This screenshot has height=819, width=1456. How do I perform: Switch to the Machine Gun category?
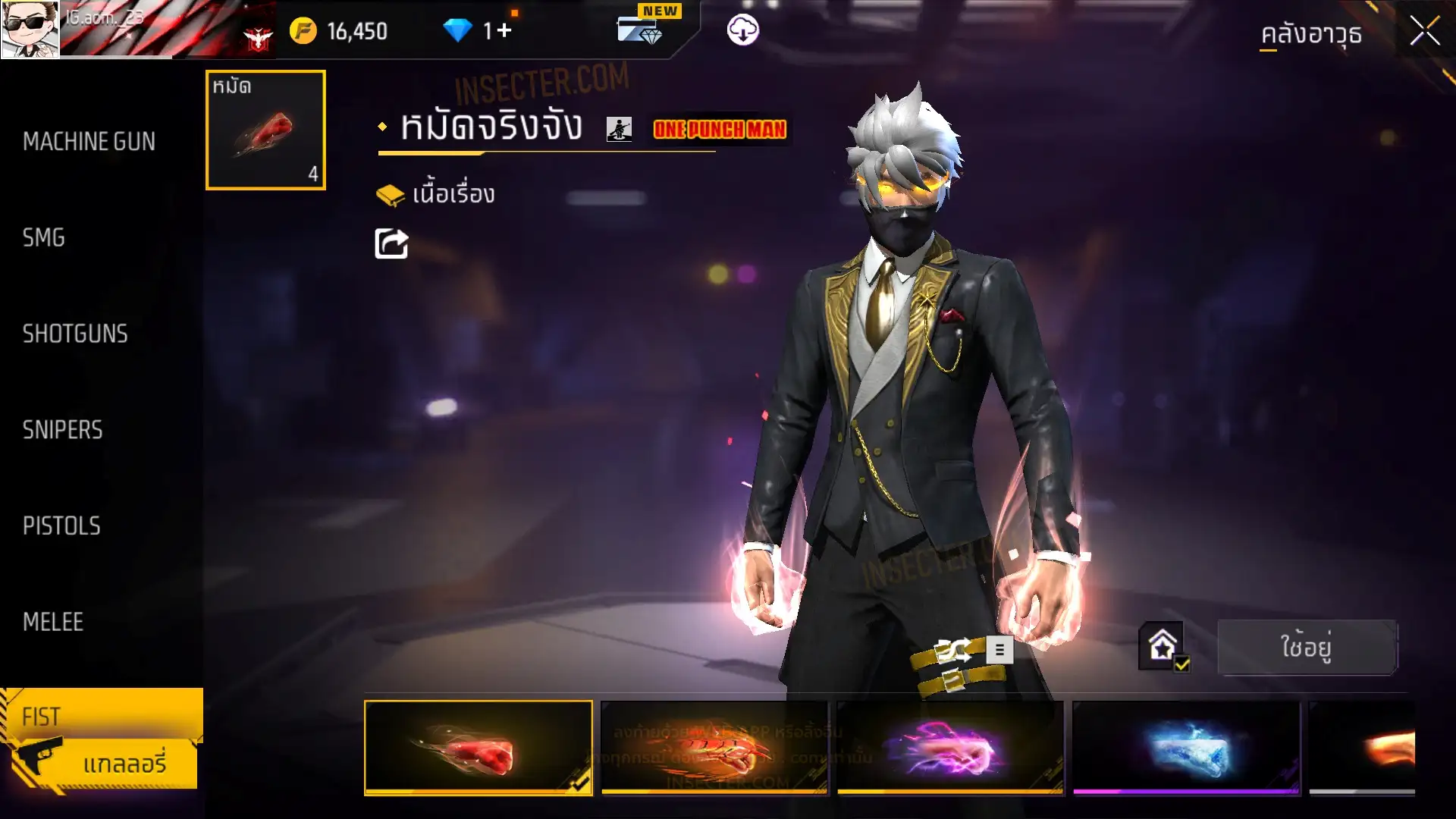point(89,142)
